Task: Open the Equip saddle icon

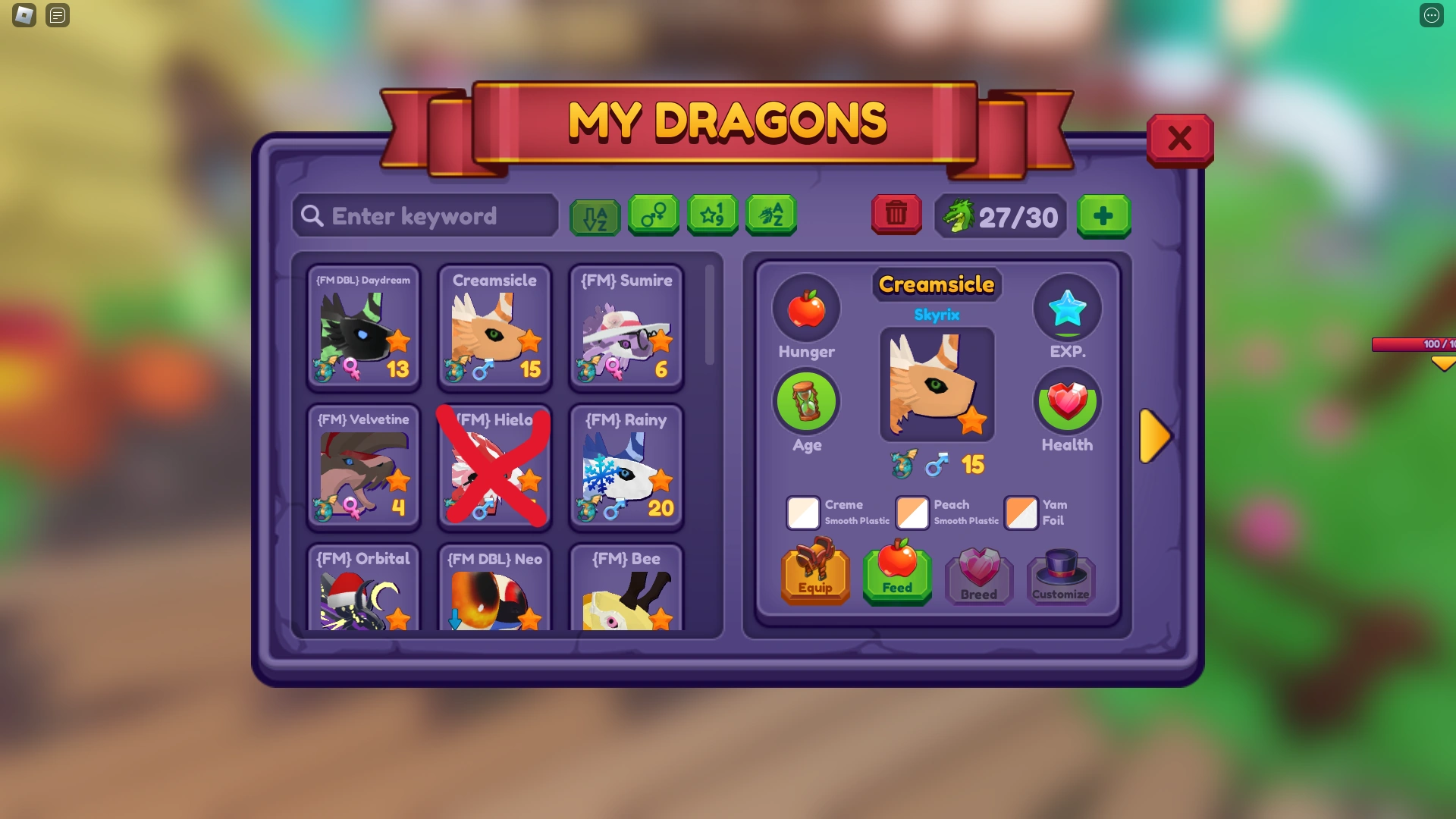Action: click(x=815, y=574)
